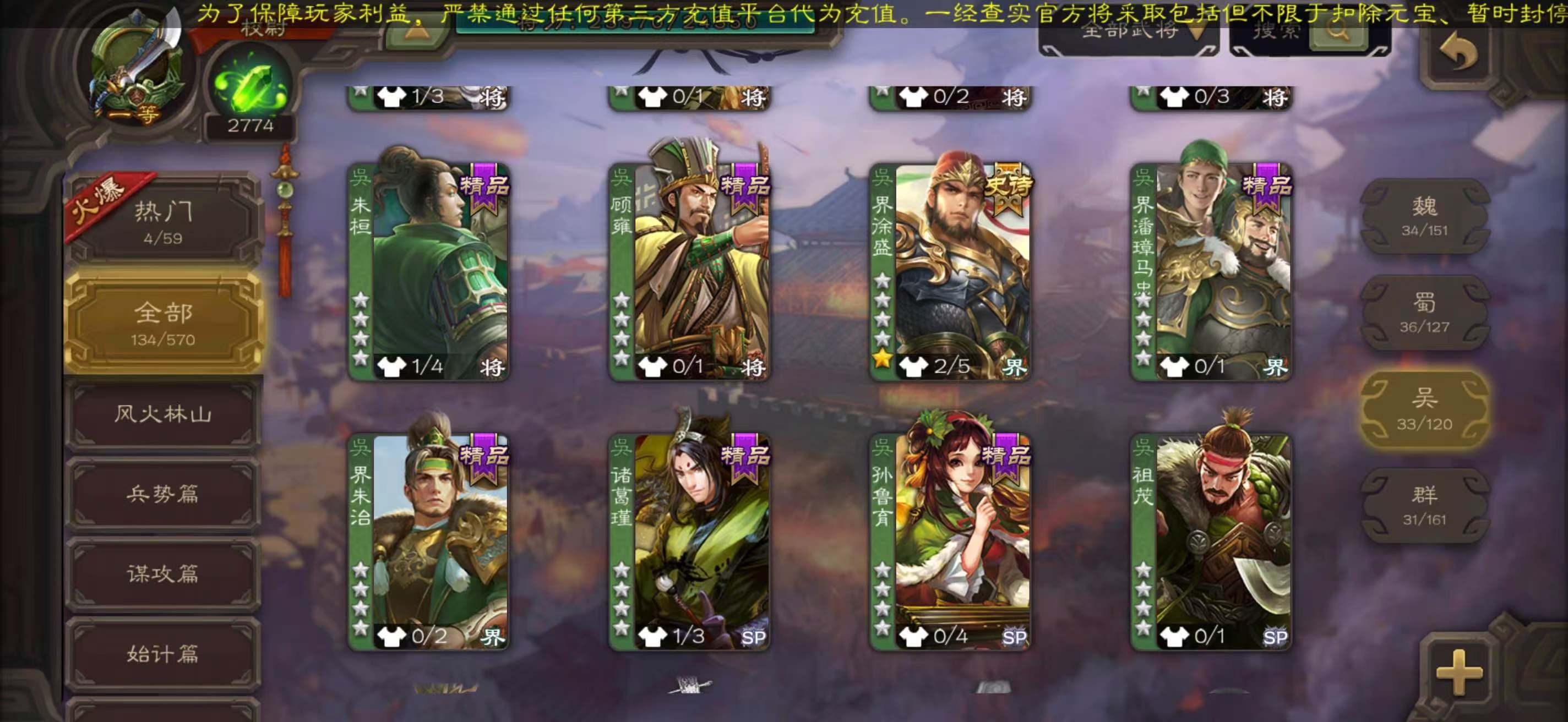This screenshot has height=722, width=1568.
Task: Choose the 孙鲁育 general card
Action: click(x=950, y=541)
